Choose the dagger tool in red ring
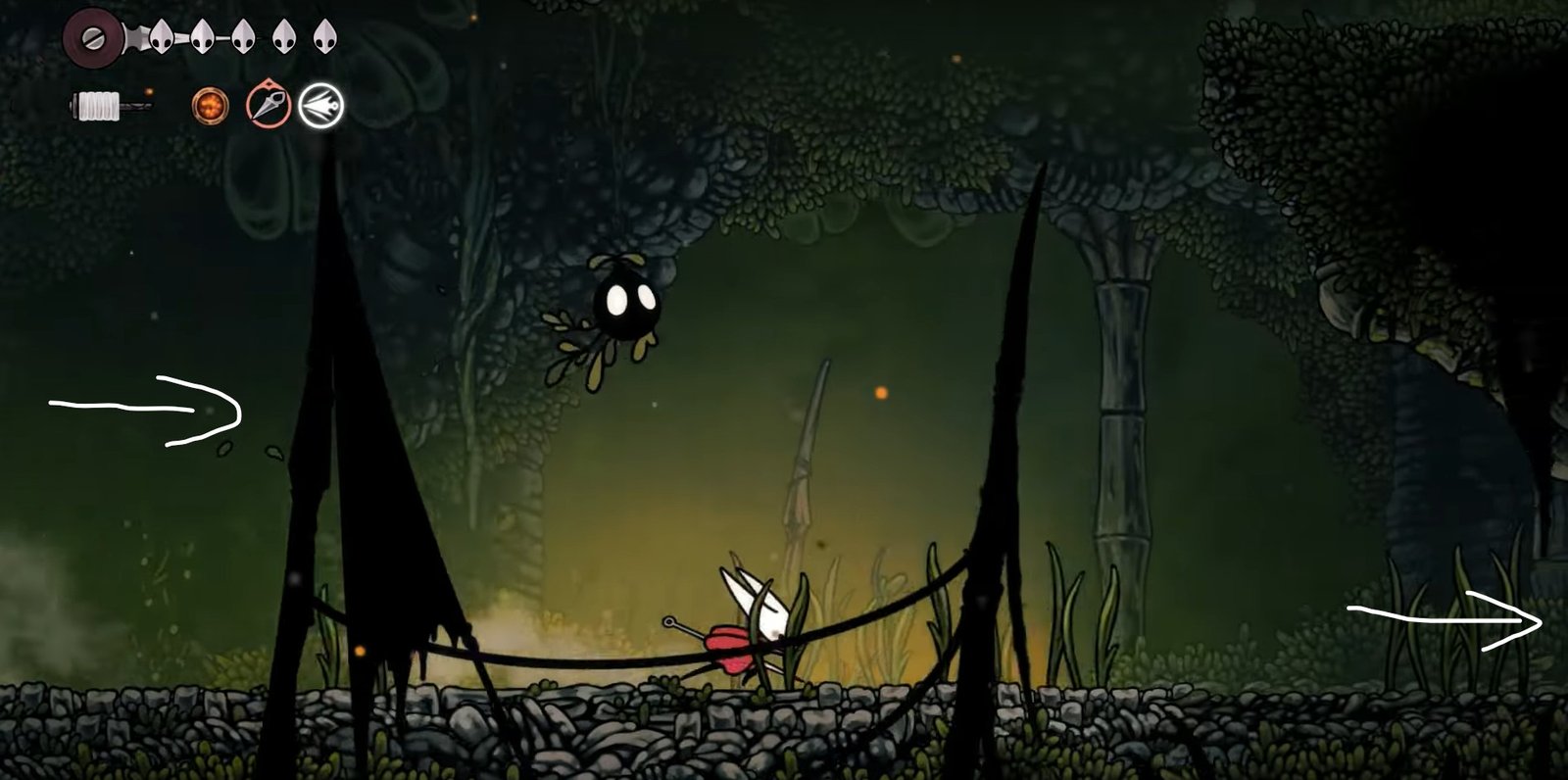Image resolution: width=1568 pixels, height=780 pixels. (x=268, y=105)
